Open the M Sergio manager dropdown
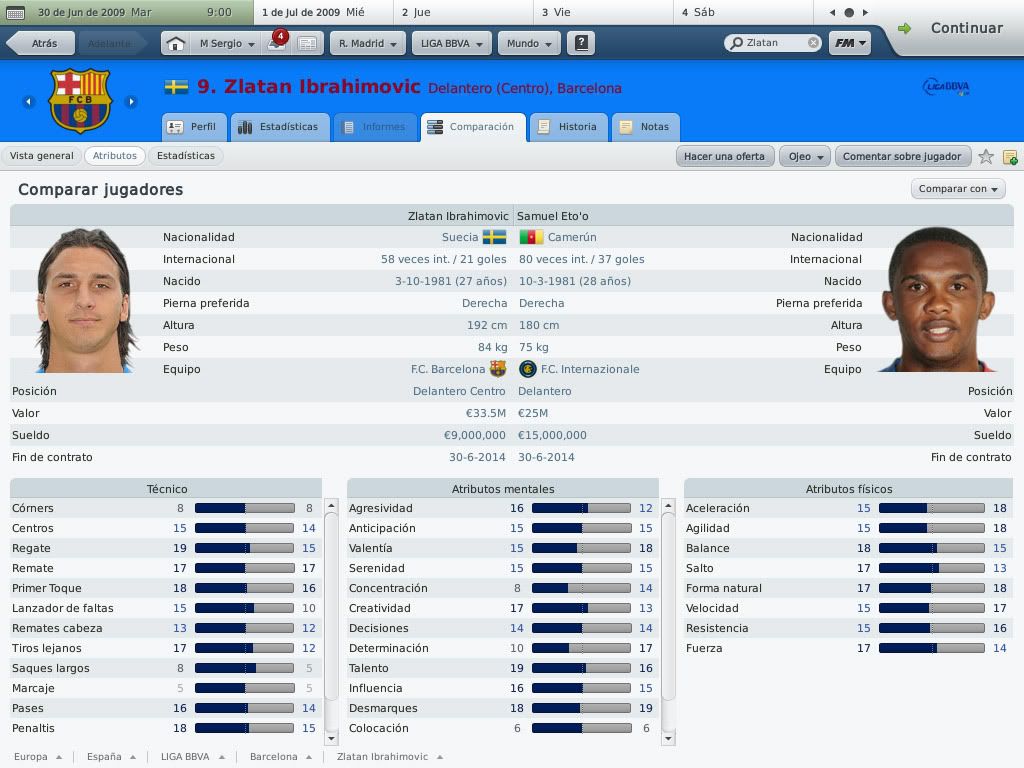Screen dimensions: 1024x768 227,44
